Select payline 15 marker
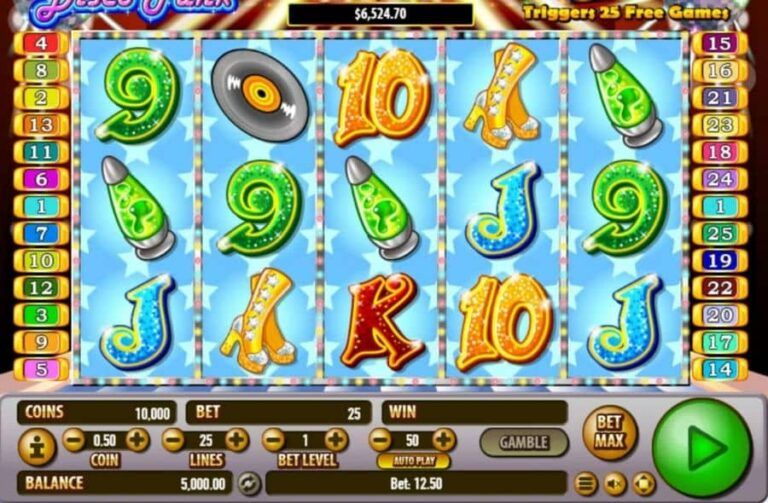Viewport: 768px width, 503px height. pos(719,43)
